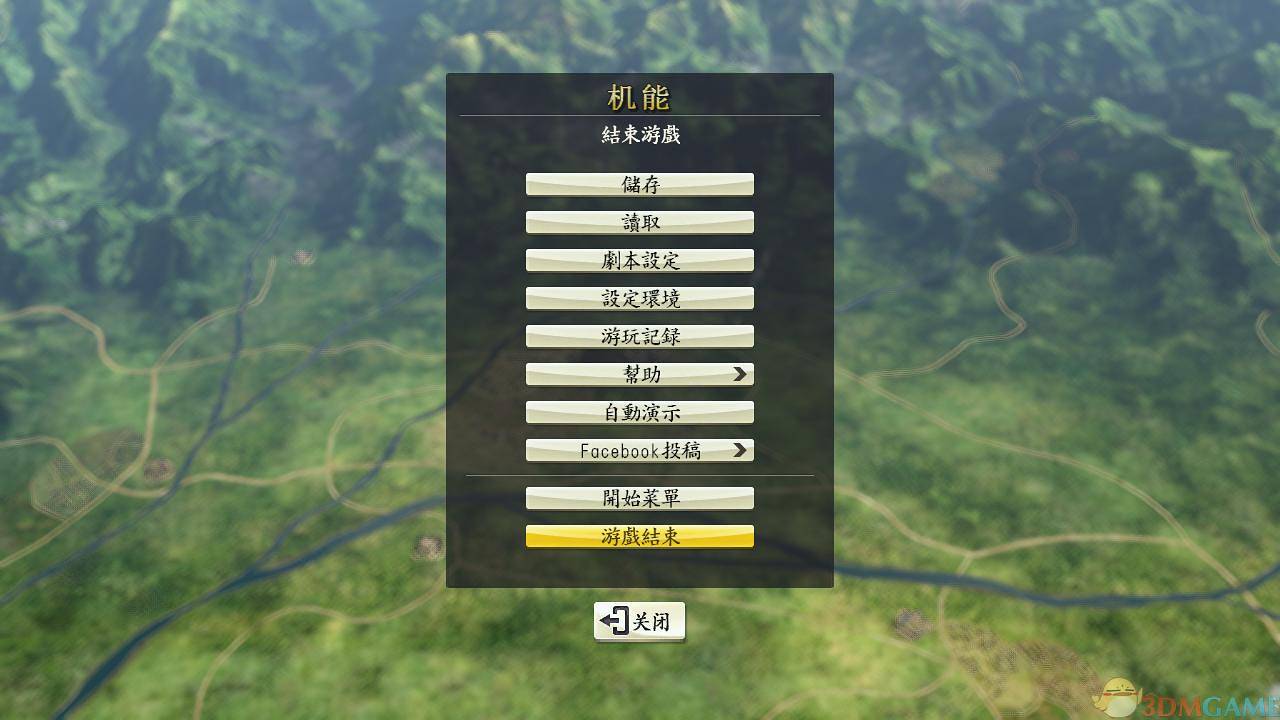The height and width of the screenshot is (720, 1280).
Task: Select 儲存 to save the game
Action: pos(640,183)
